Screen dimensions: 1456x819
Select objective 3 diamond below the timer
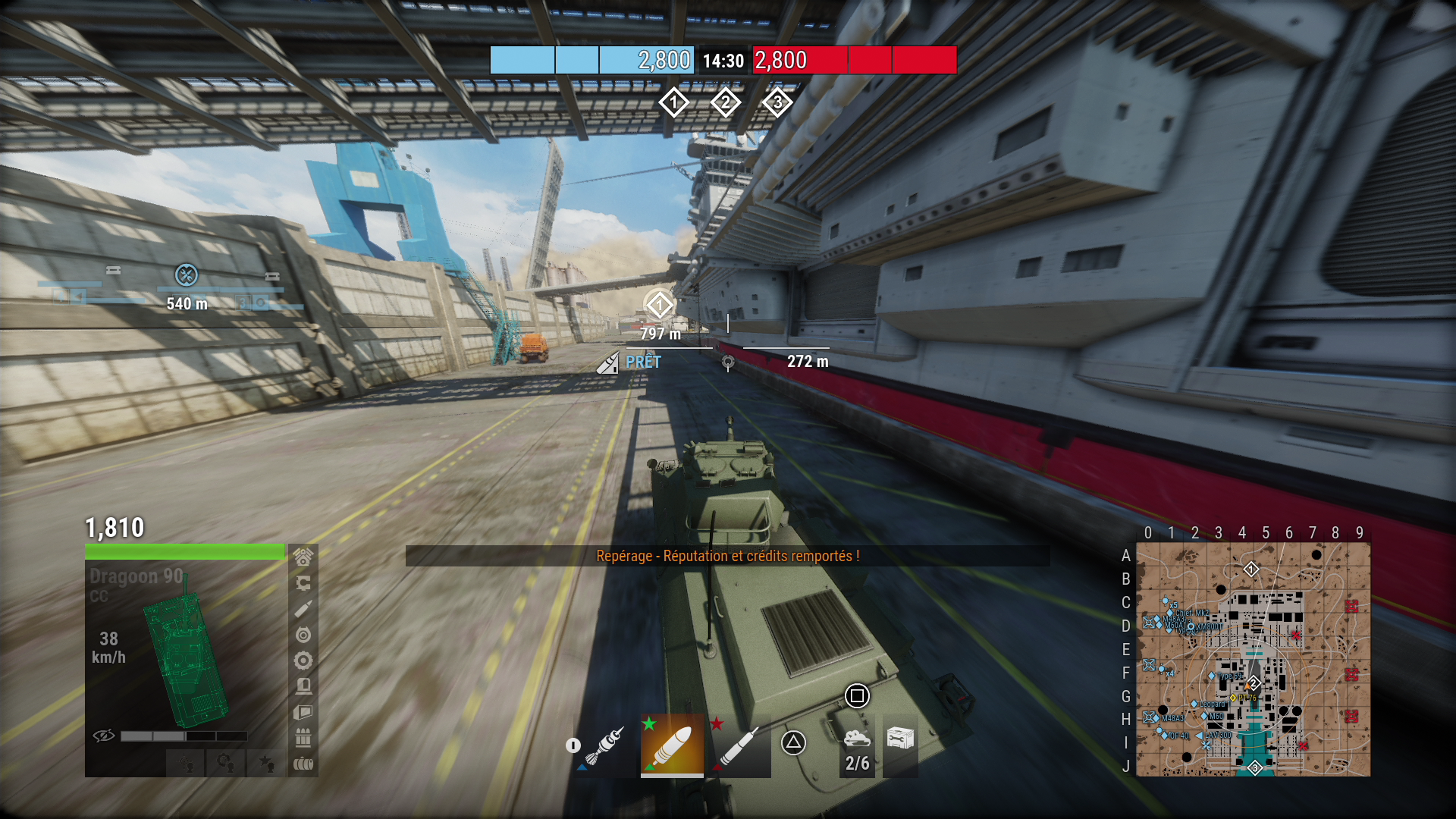pos(777,102)
